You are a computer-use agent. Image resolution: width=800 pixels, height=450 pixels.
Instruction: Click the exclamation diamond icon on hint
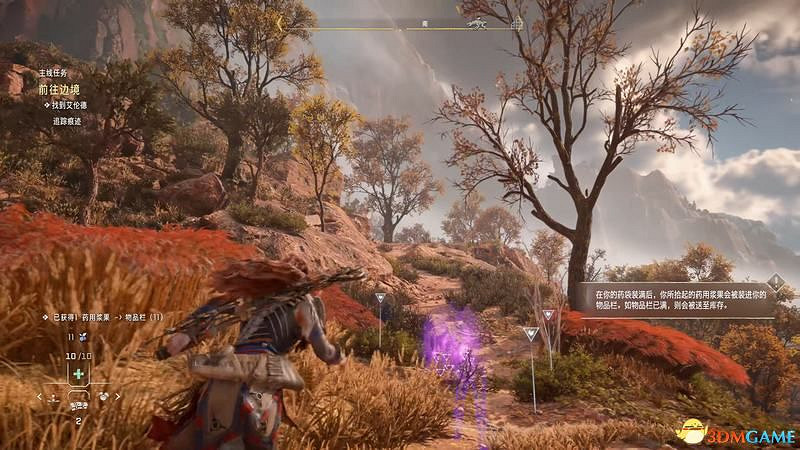(775, 283)
